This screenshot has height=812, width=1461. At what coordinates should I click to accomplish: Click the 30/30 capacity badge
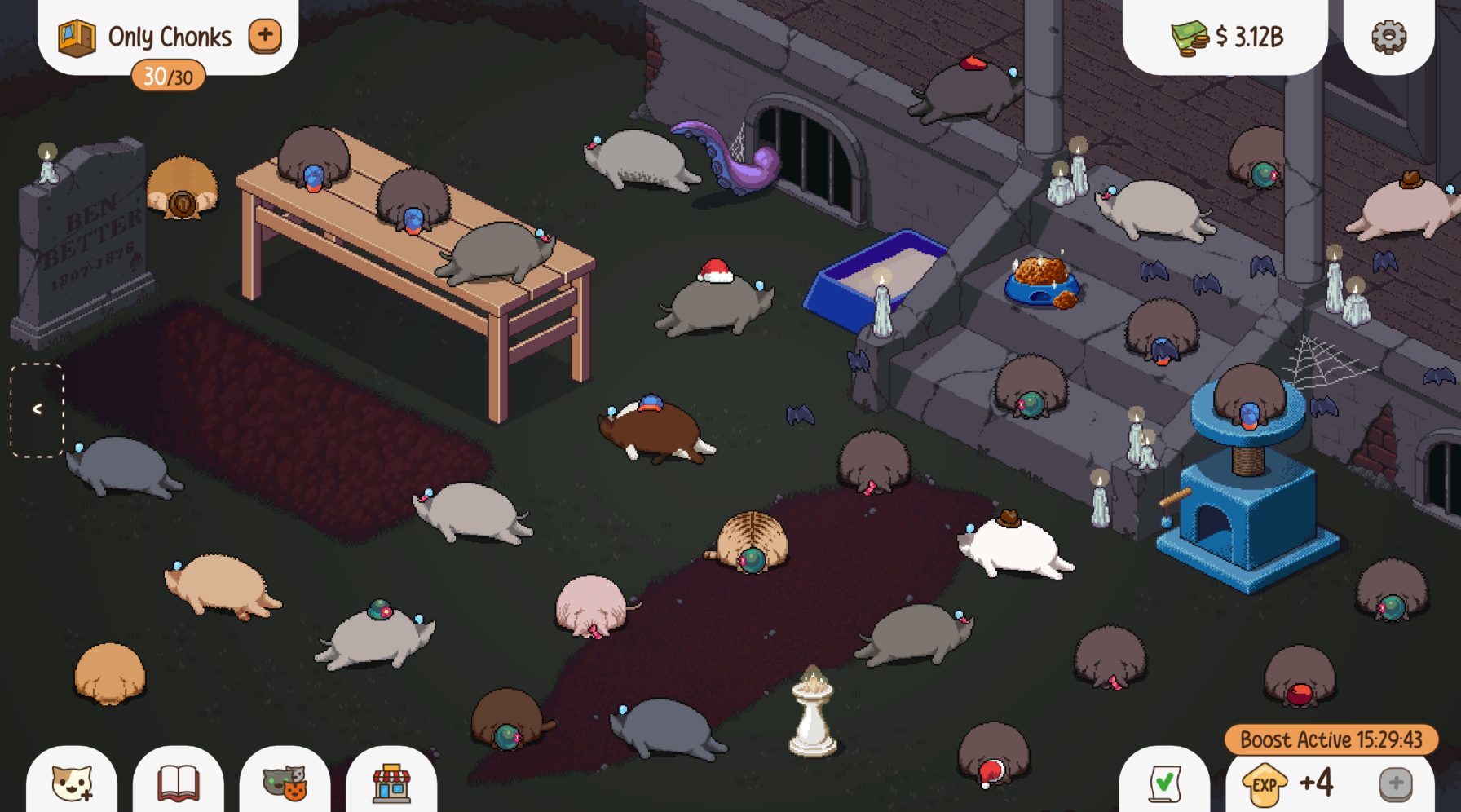[x=169, y=76]
